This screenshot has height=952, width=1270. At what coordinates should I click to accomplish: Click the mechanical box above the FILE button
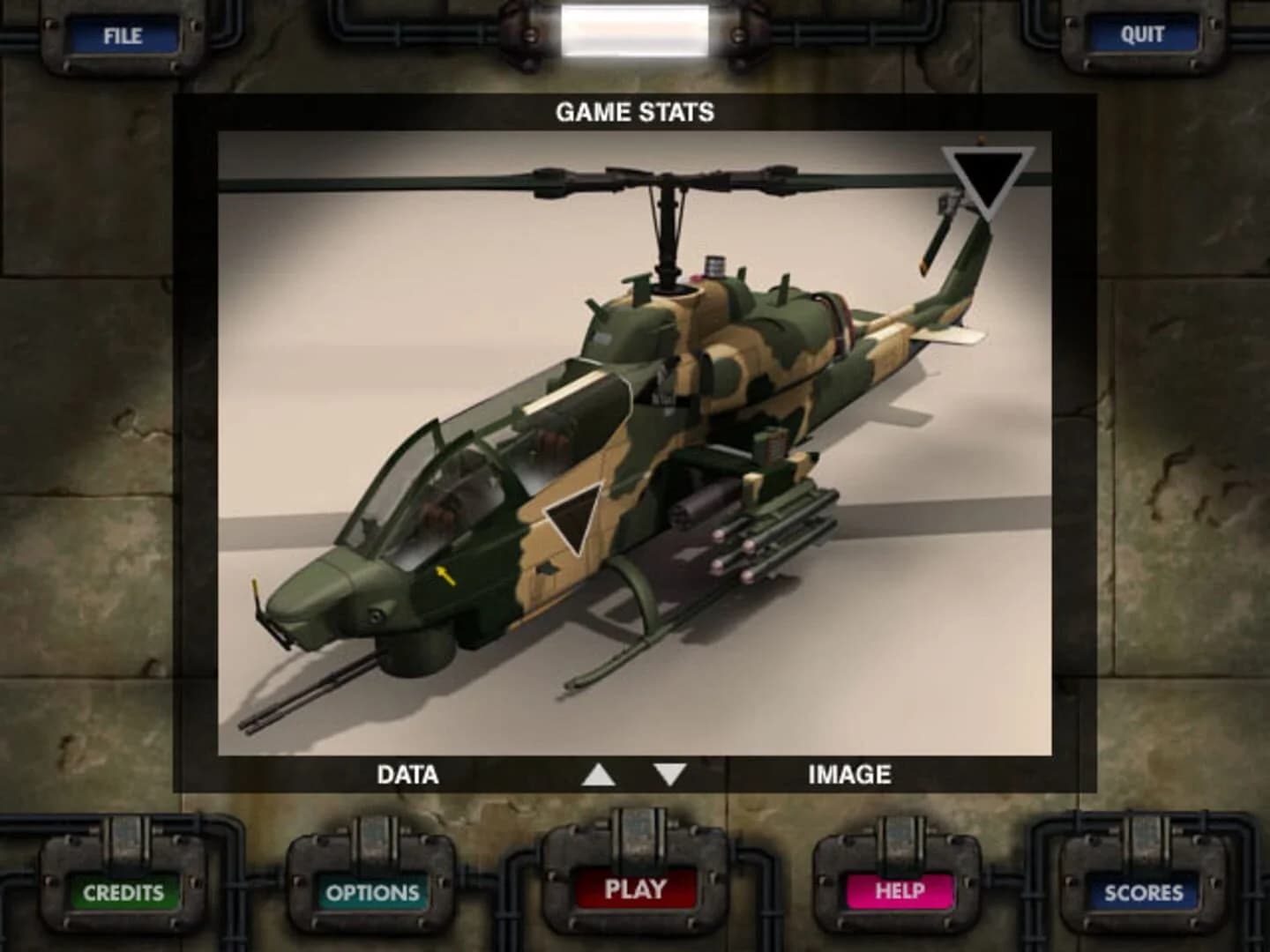click(123, 9)
